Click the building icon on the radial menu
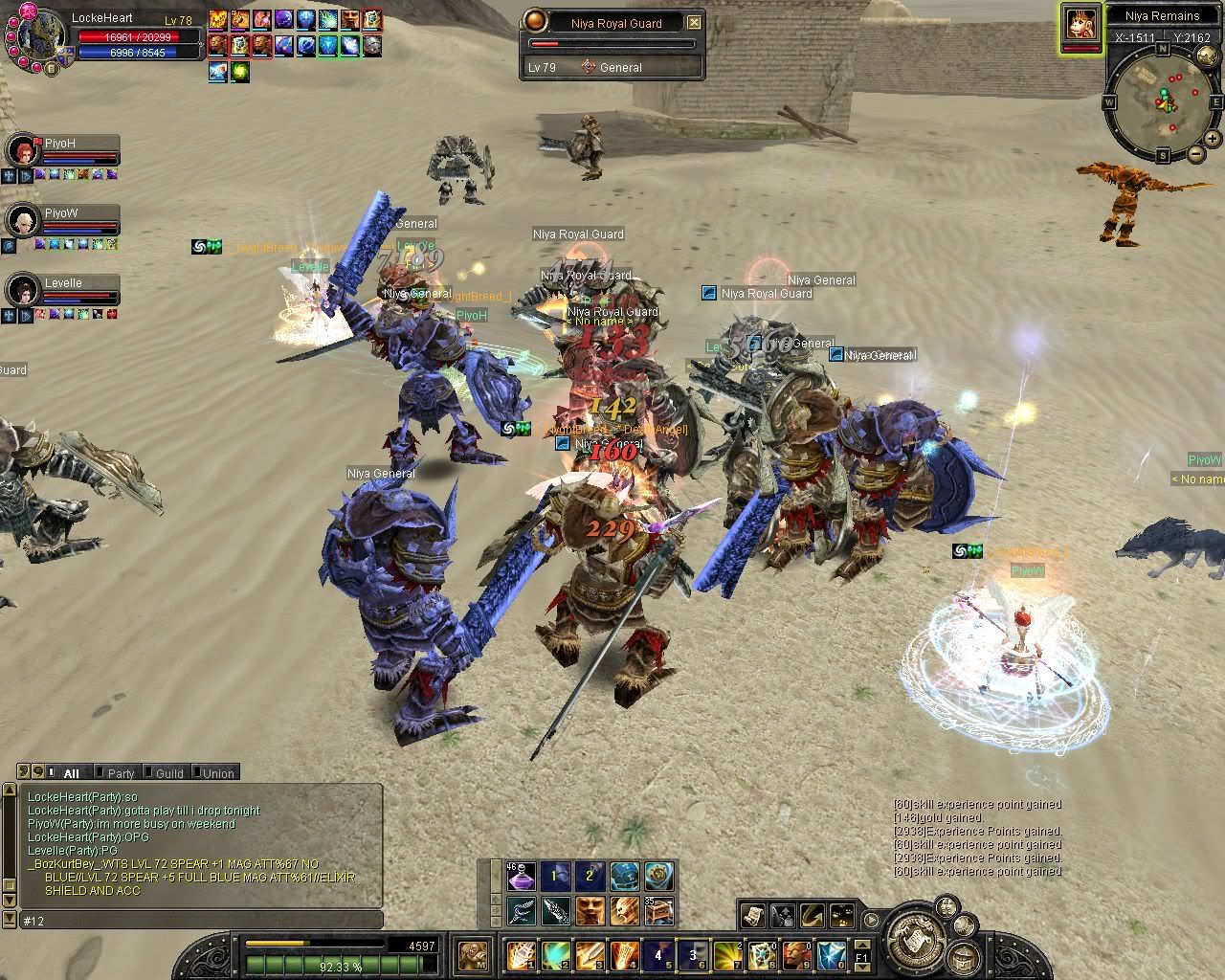Viewport: 1225px width, 980px height. click(964, 957)
